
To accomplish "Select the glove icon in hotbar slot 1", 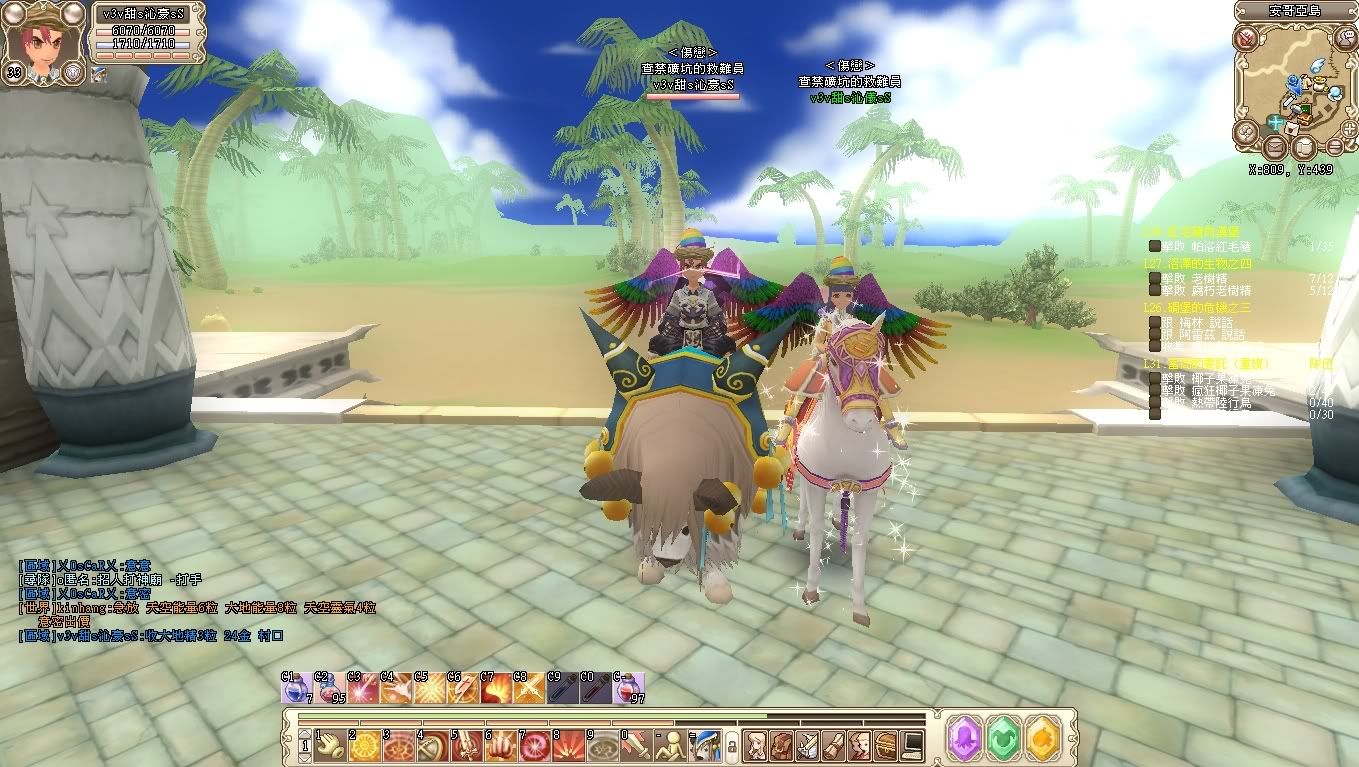I will pyautogui.click(x=331, y=745).
